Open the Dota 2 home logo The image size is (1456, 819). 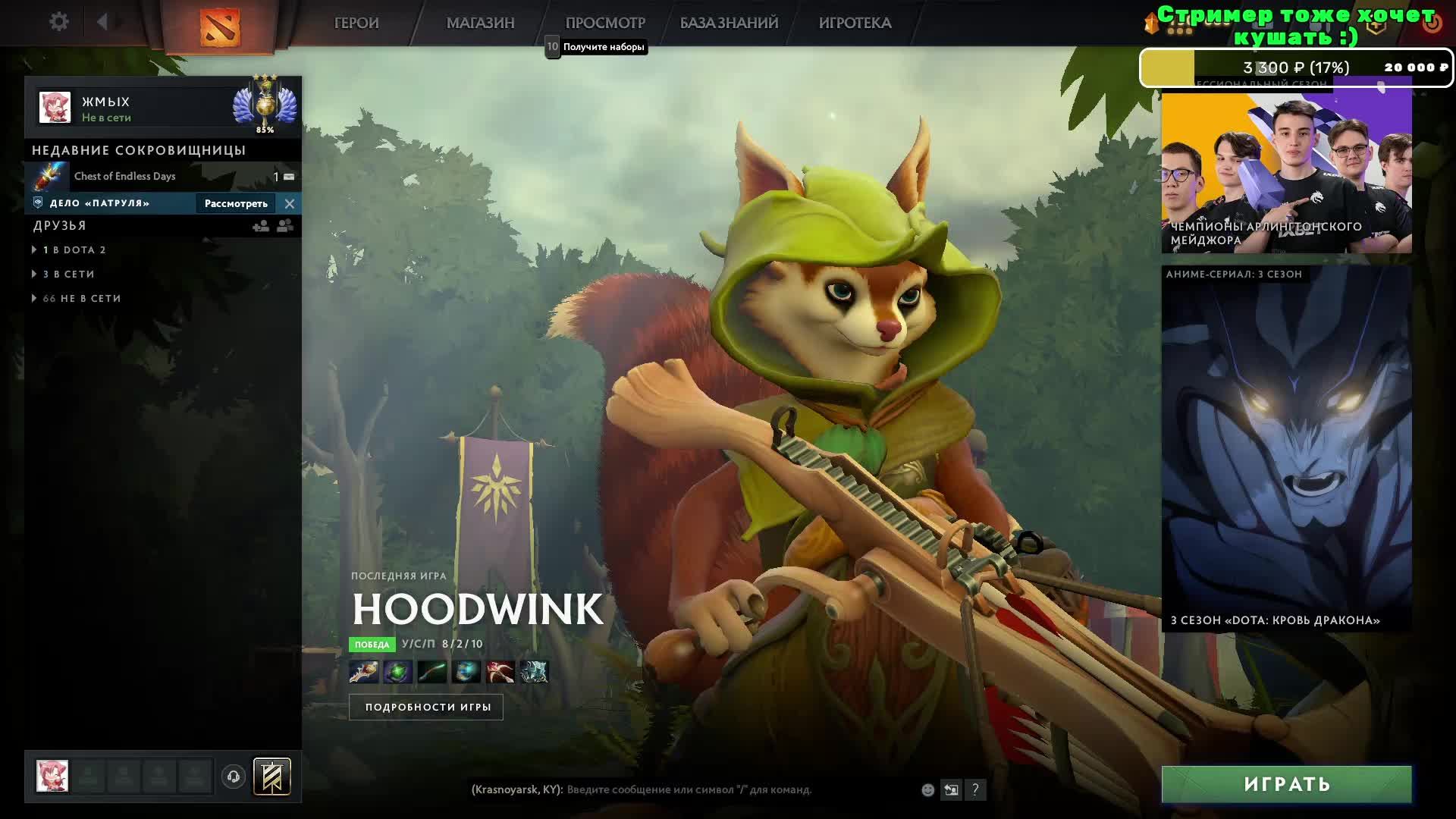click(x=219, y=27)
